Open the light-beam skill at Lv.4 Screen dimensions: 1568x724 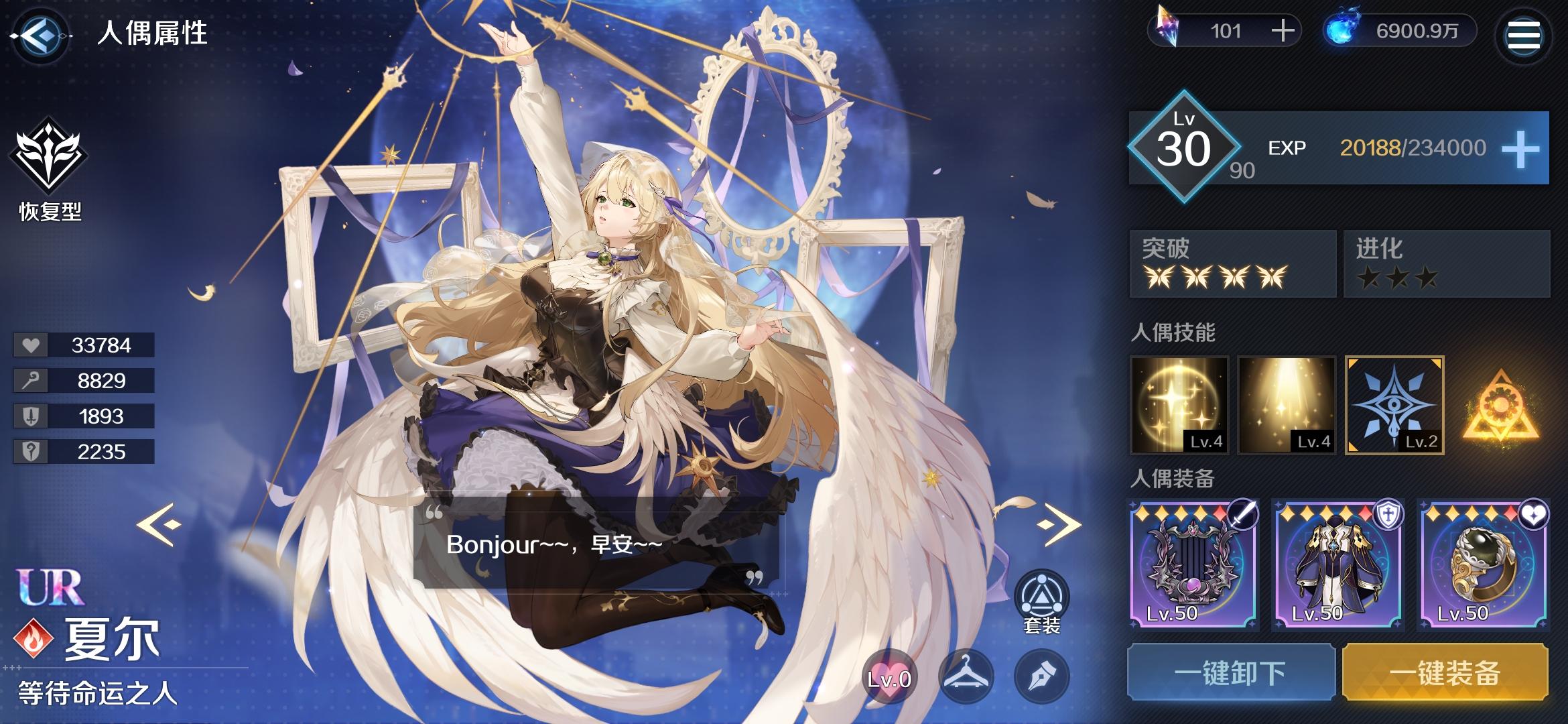tap(1287, 406)
